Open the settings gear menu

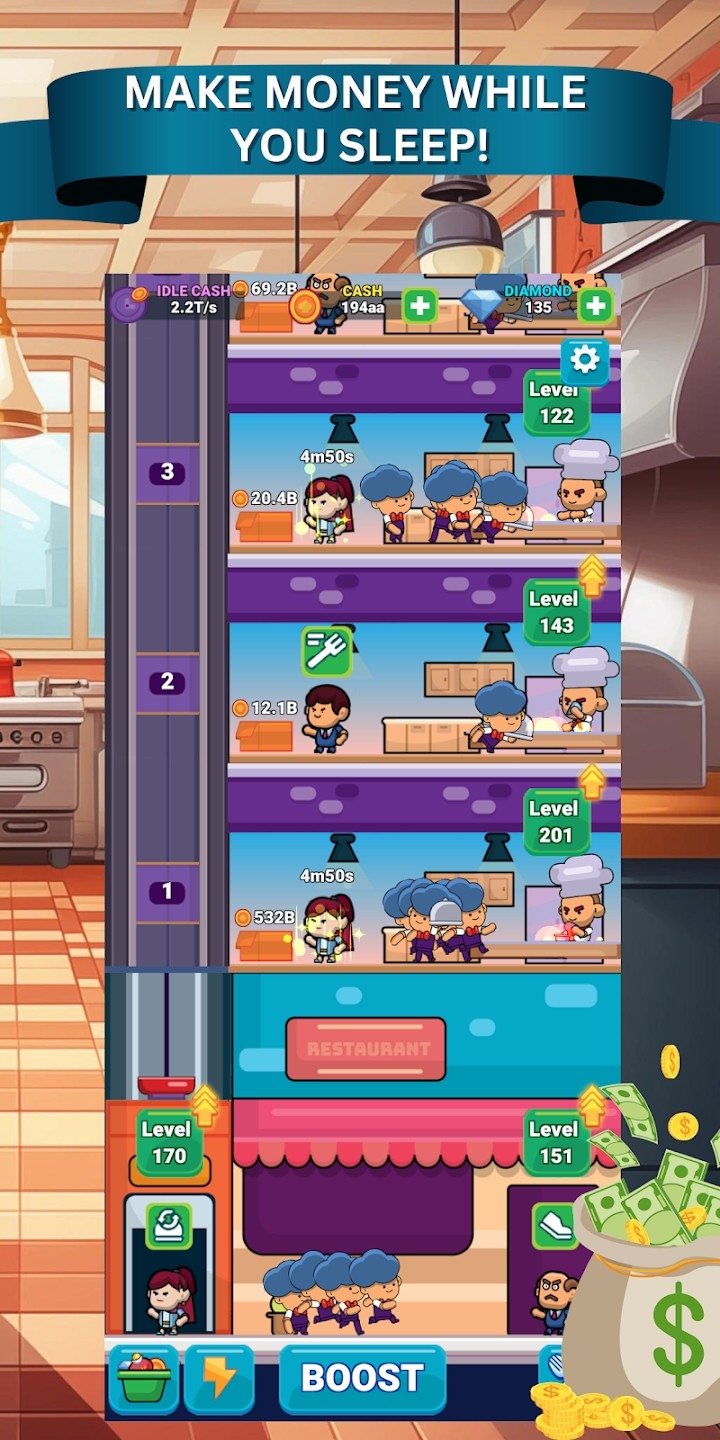tap(585, 360)
